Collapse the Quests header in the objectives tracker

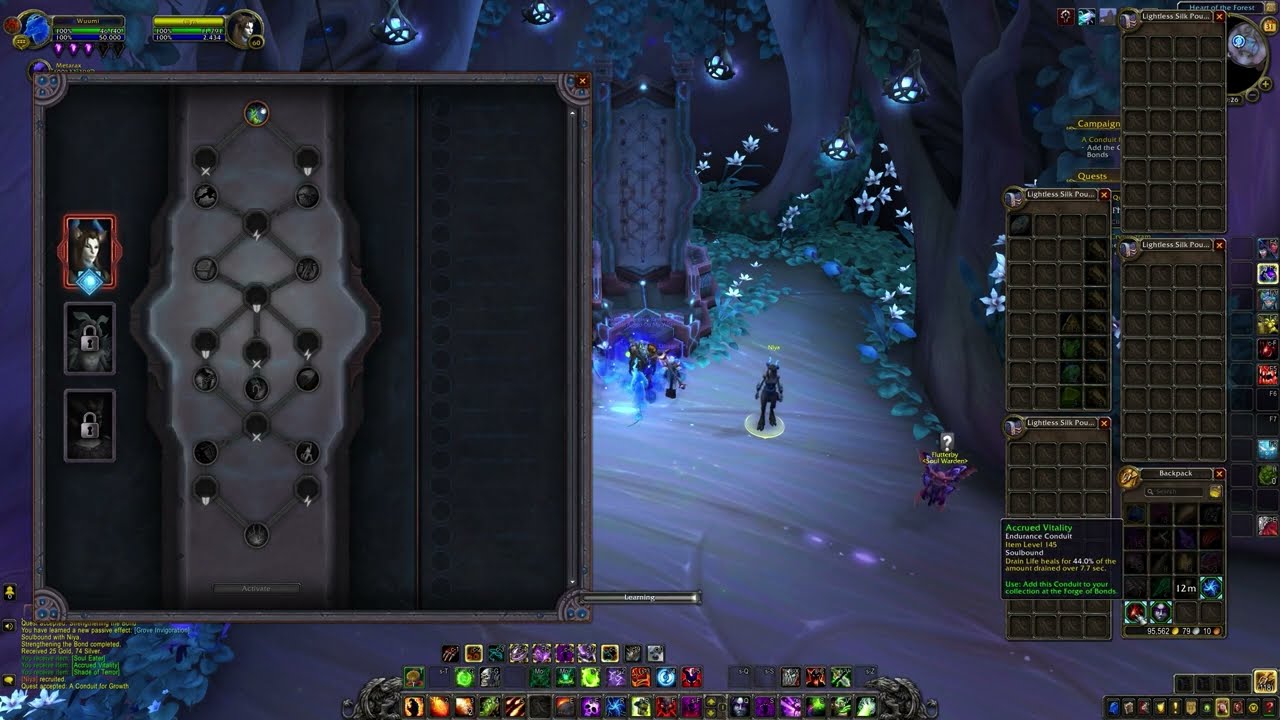(x=1092, y=175)
